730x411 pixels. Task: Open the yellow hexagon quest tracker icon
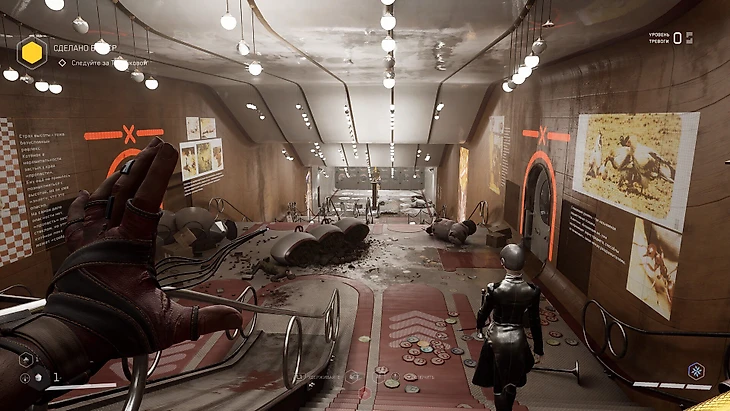(x=32, y=50)
